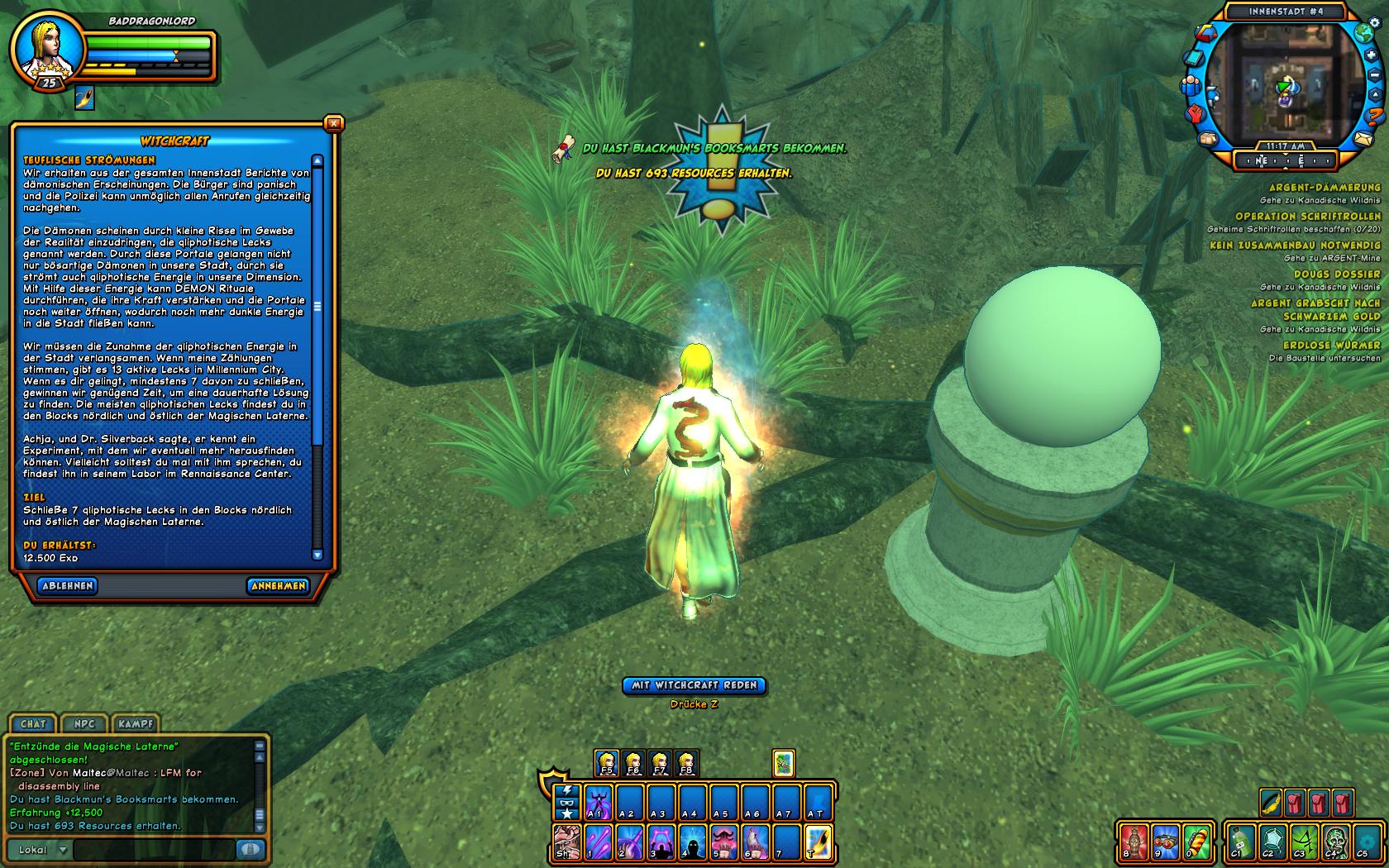
Task: Activate the wolf howl ability in slot 6
Action: point(755,842)
